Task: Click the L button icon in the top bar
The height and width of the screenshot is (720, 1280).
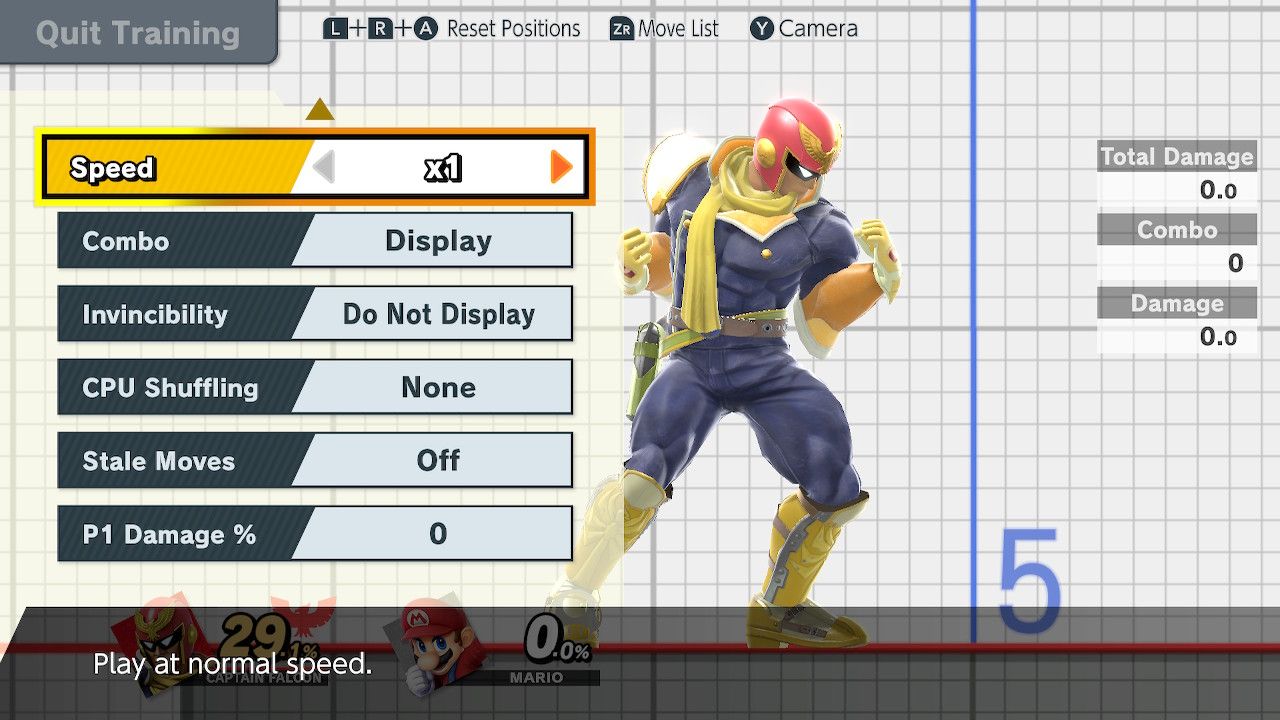Action: pyautogui.click(x=335, y=28)
